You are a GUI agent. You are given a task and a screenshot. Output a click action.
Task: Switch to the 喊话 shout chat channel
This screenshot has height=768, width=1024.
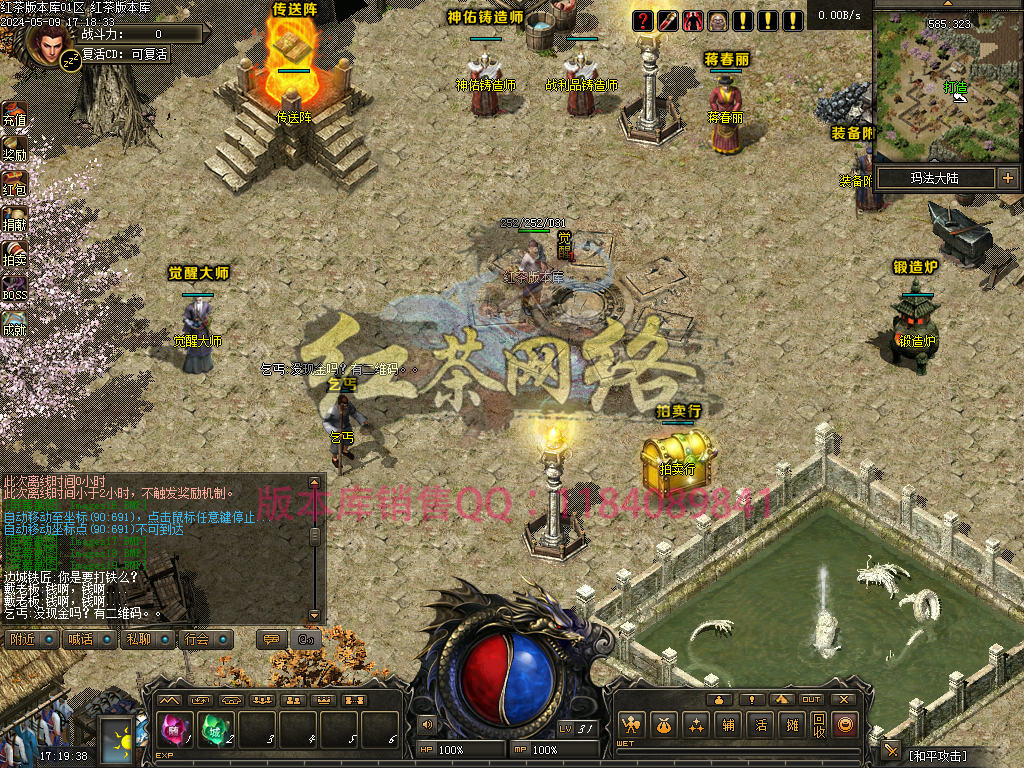(88, 639)
